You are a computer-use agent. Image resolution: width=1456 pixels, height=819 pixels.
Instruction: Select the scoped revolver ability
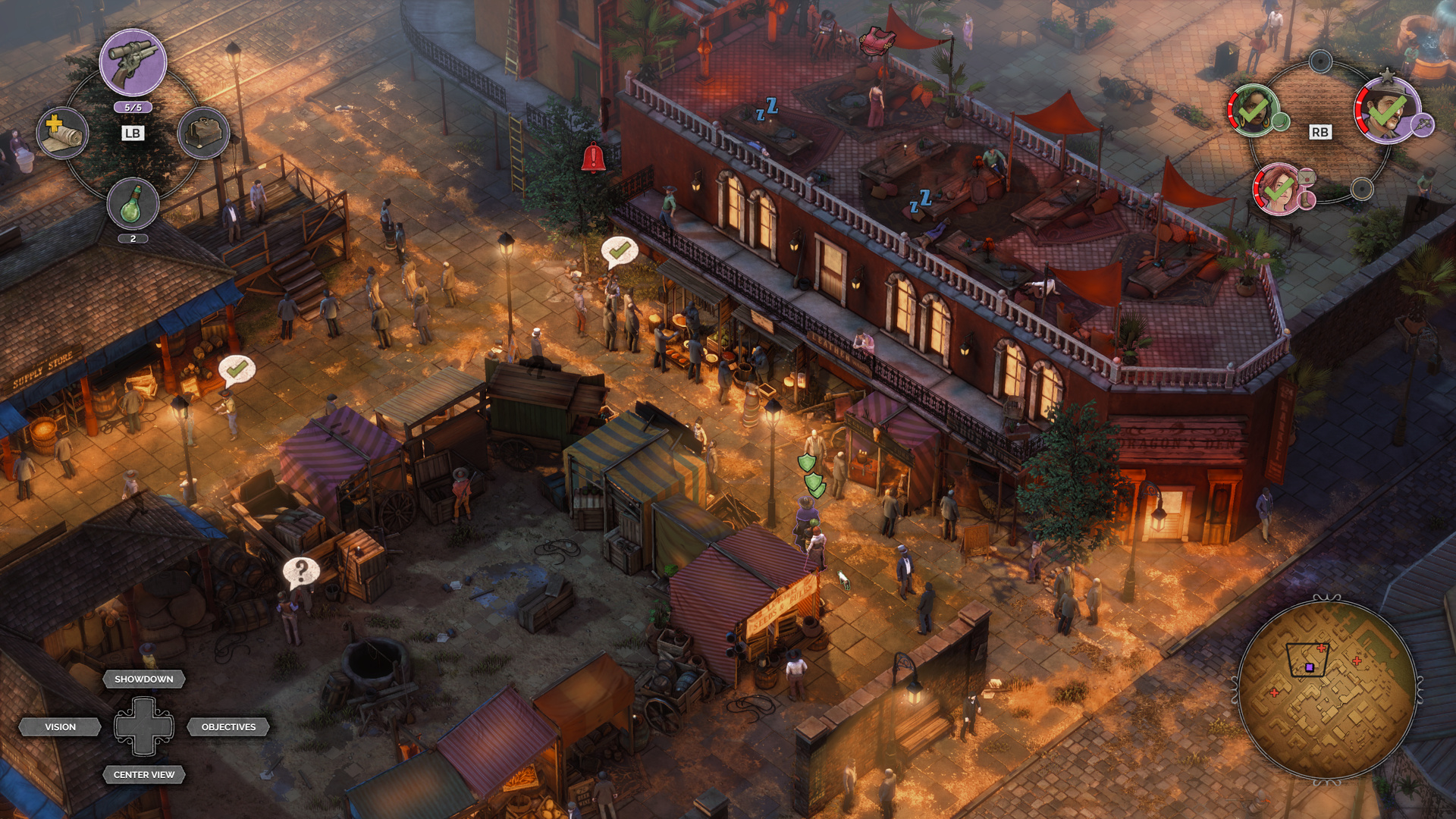(133, 62)
